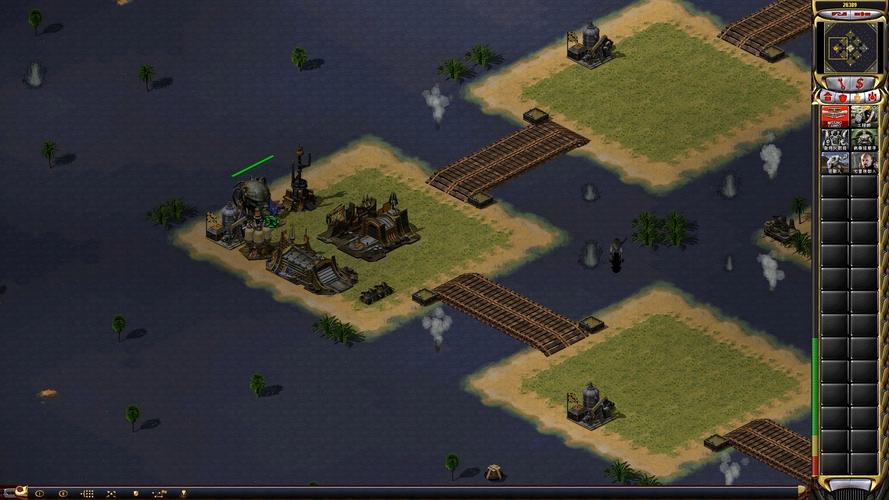This screenshot has width=889, height=500.
Task: Select the third-row left unit cameo
Action: (835, 162)
